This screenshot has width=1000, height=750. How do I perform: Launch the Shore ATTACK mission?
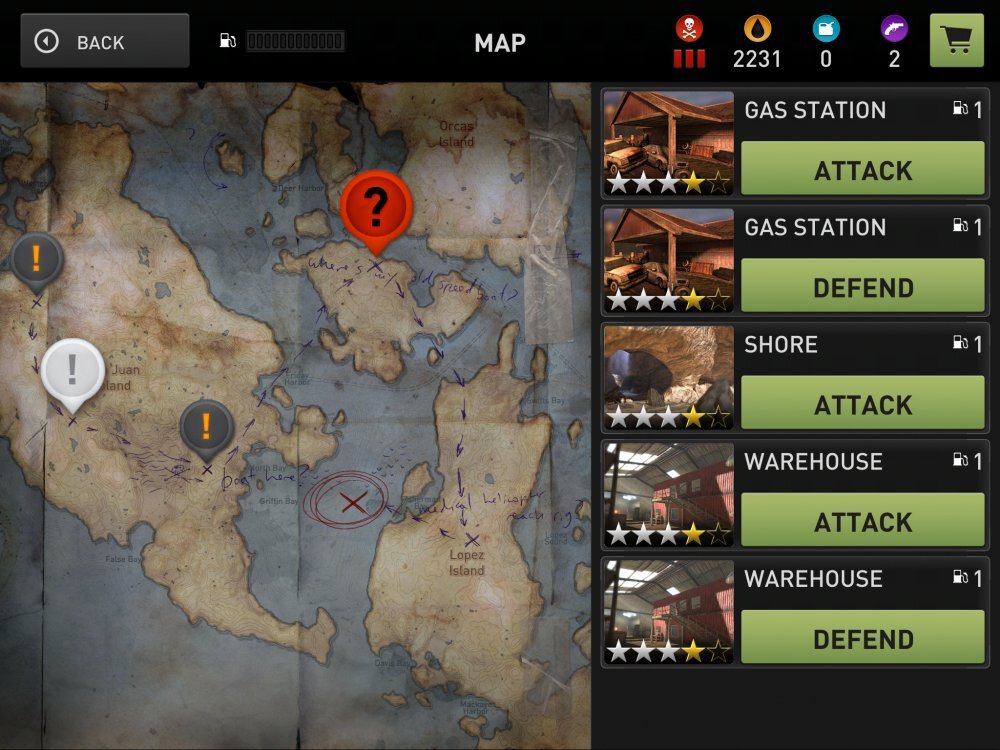pos(862,404)
